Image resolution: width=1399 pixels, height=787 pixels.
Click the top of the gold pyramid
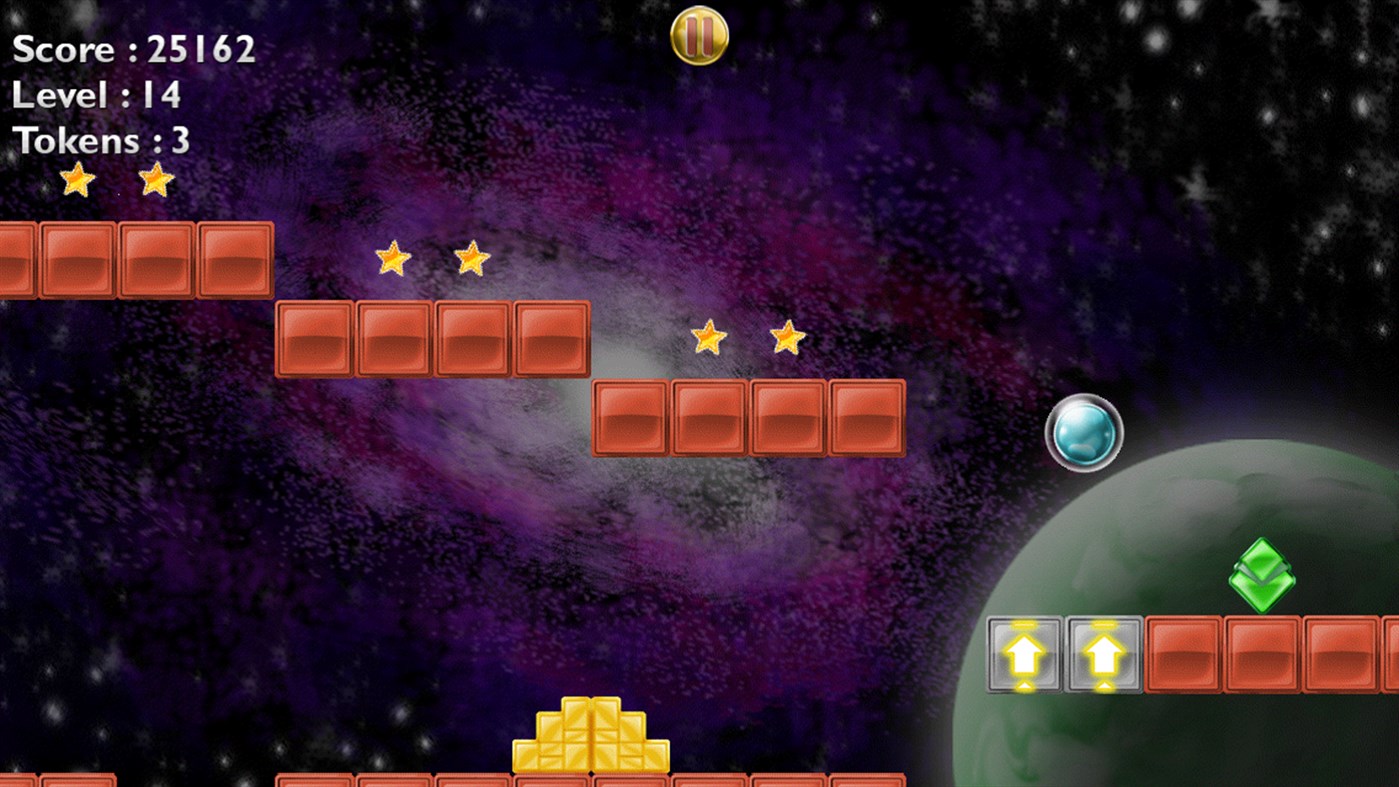click(x=592, y=718)
